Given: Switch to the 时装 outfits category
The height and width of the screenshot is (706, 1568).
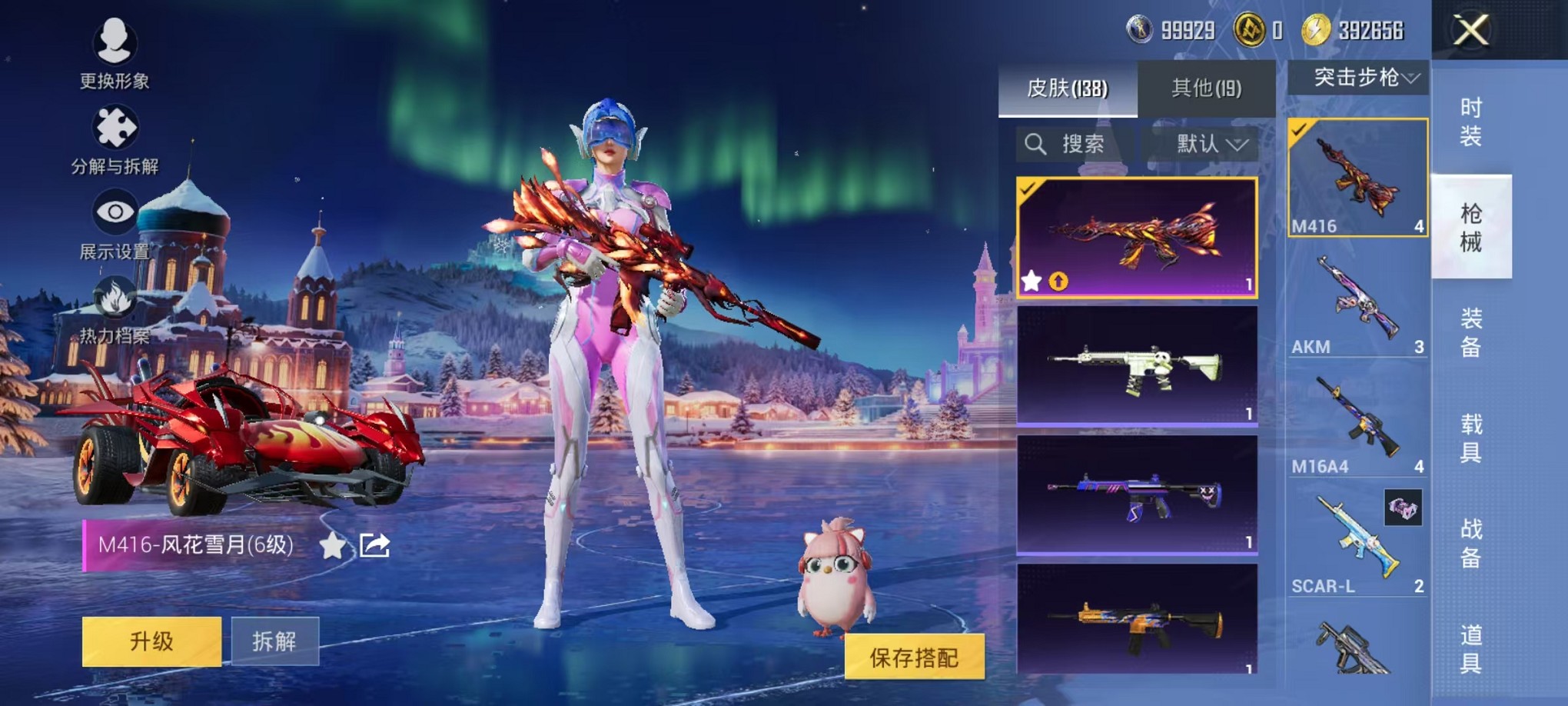Looking at the screenshot, I should (1470, 122).
